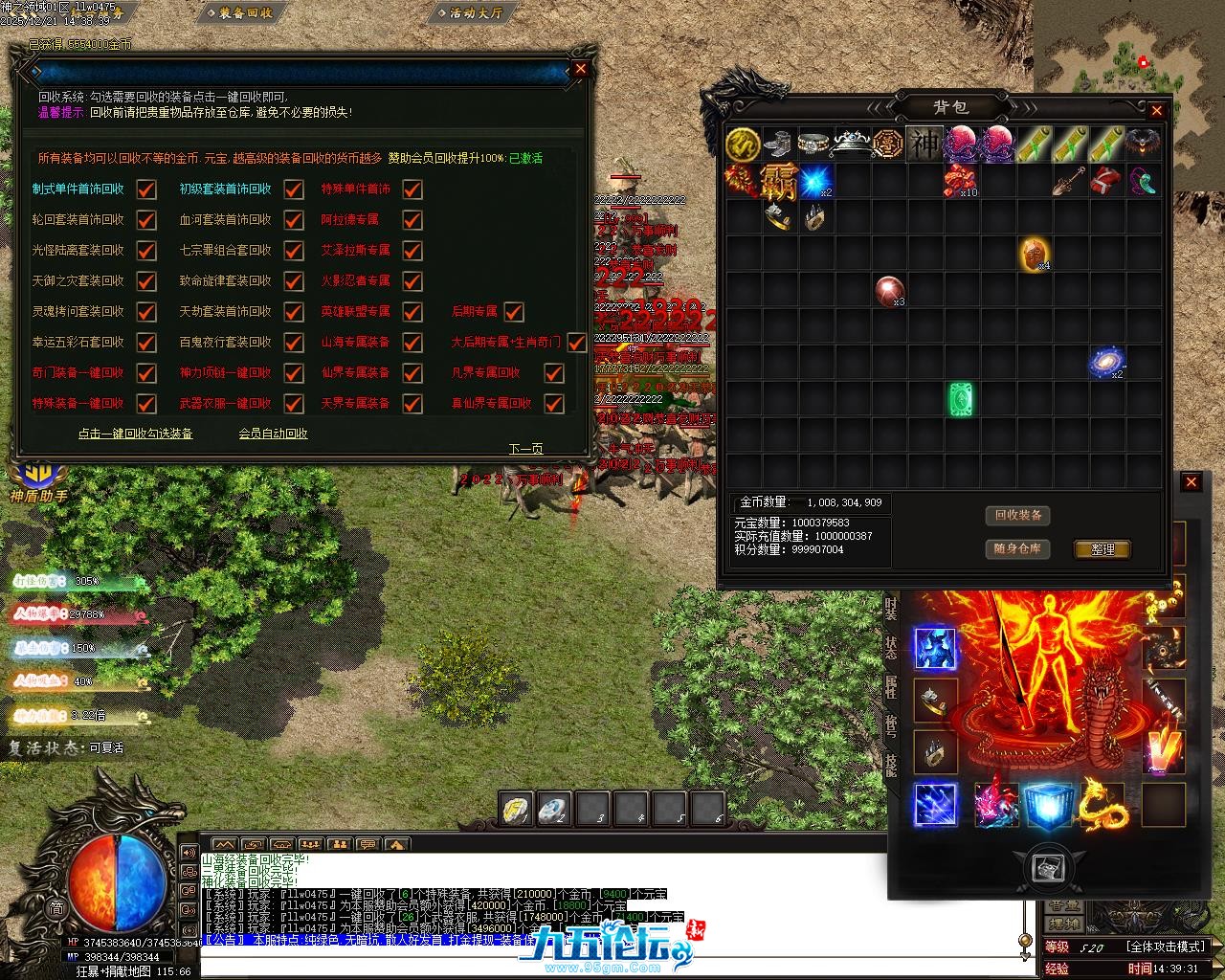
Task: Open the 随身仓库 portable warehouse
Action: 1018,549
